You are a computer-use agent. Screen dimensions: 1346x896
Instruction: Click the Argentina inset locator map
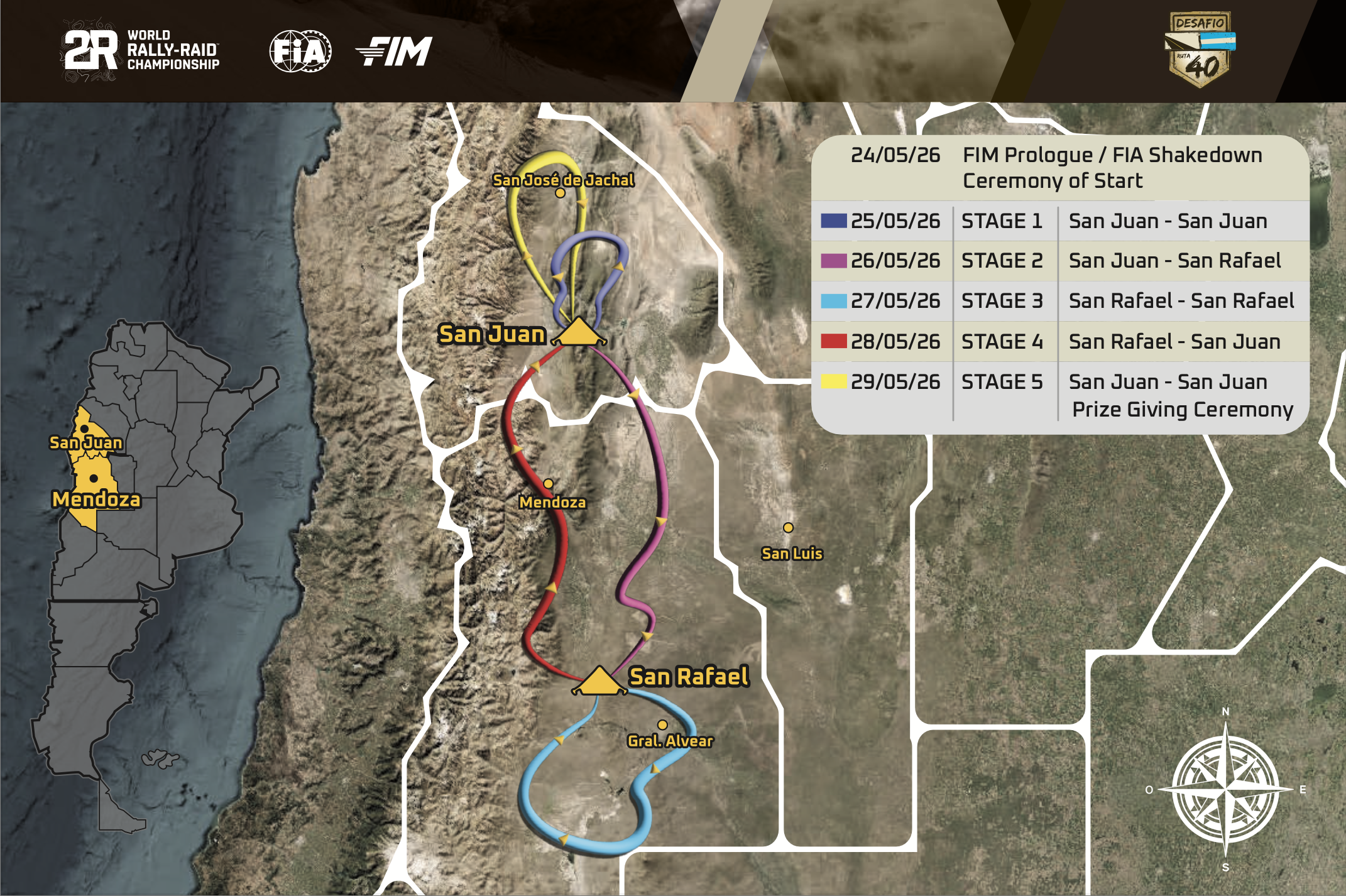(x=145, y=565)
